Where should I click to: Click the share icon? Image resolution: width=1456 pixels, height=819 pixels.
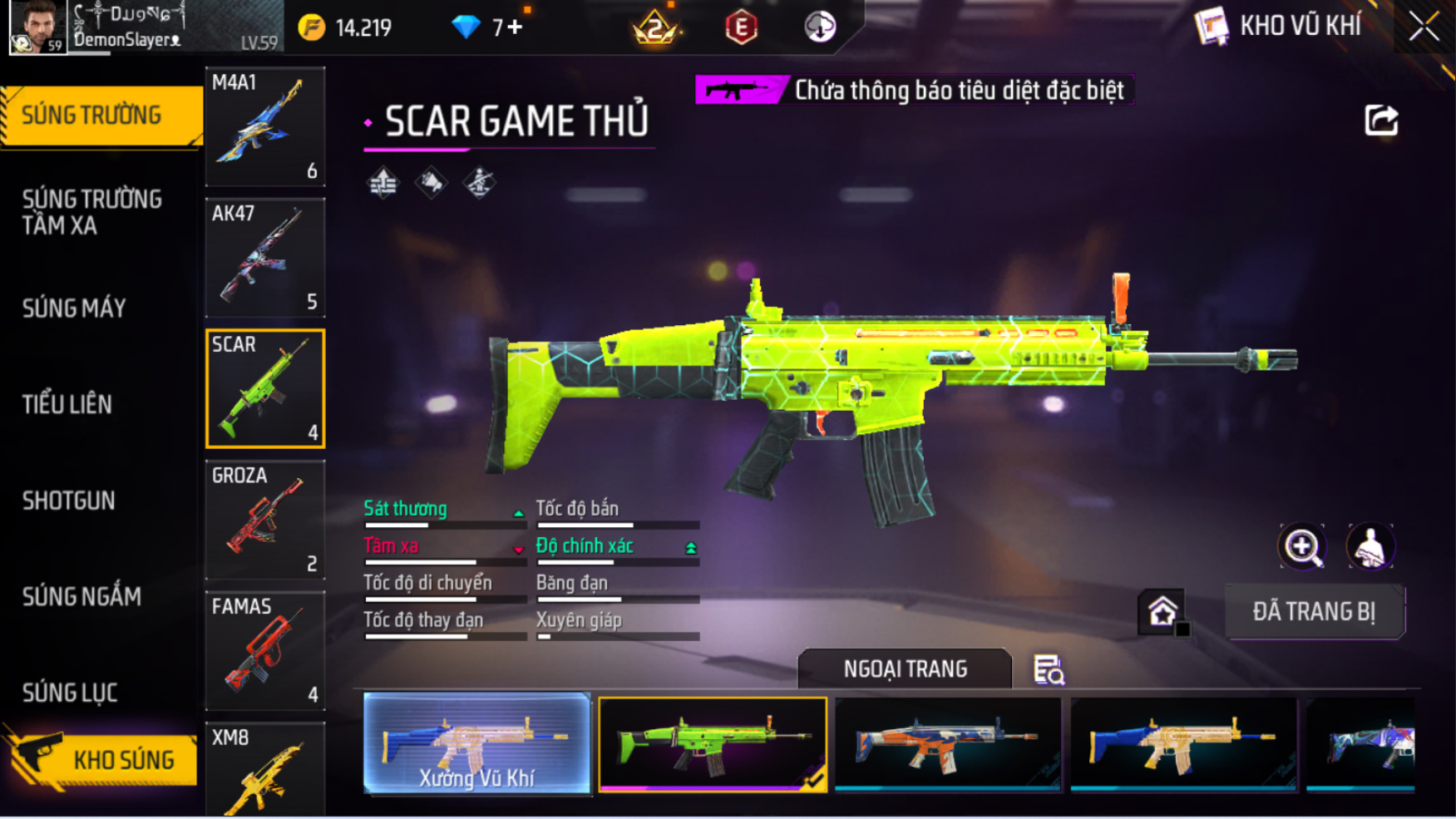[1381, 121]
